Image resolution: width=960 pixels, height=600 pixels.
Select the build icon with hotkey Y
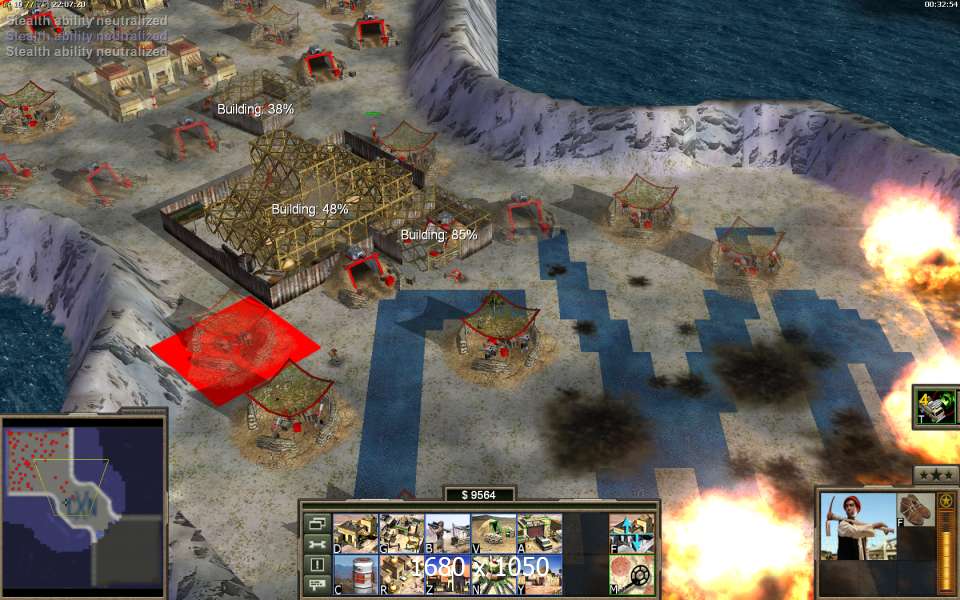[x=539, y=574]
